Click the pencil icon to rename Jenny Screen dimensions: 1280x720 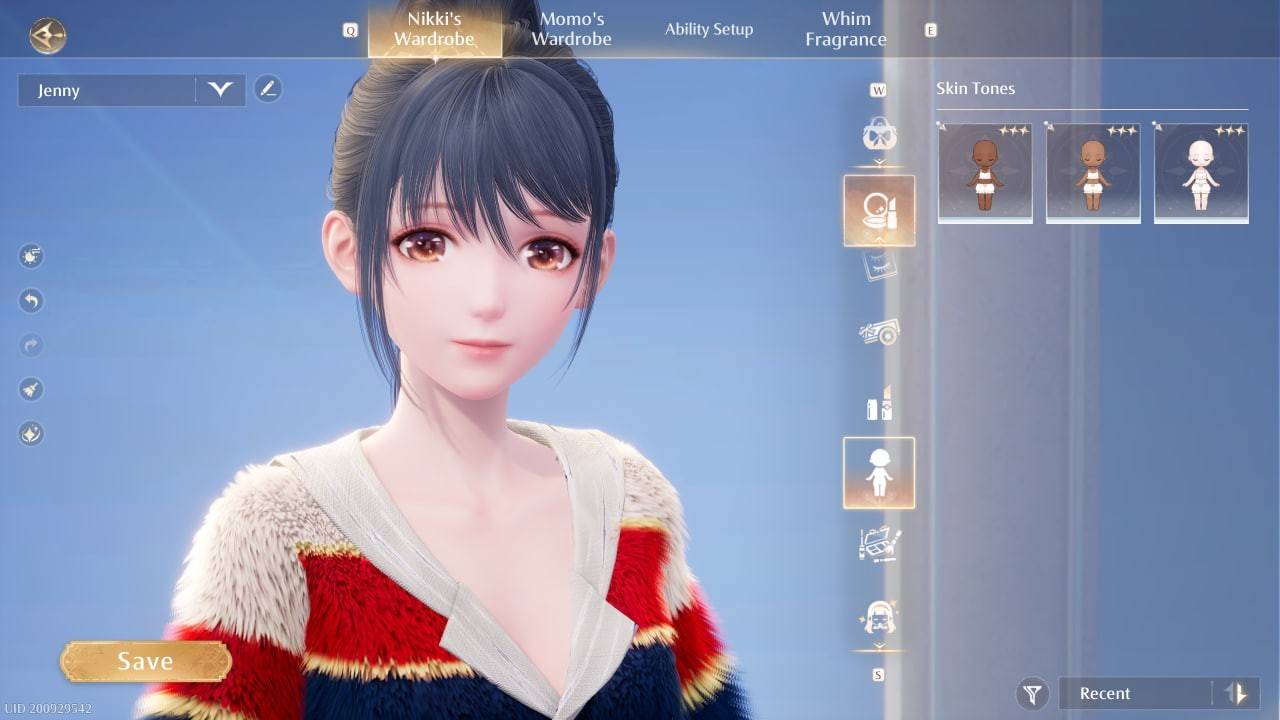(268, 88)
